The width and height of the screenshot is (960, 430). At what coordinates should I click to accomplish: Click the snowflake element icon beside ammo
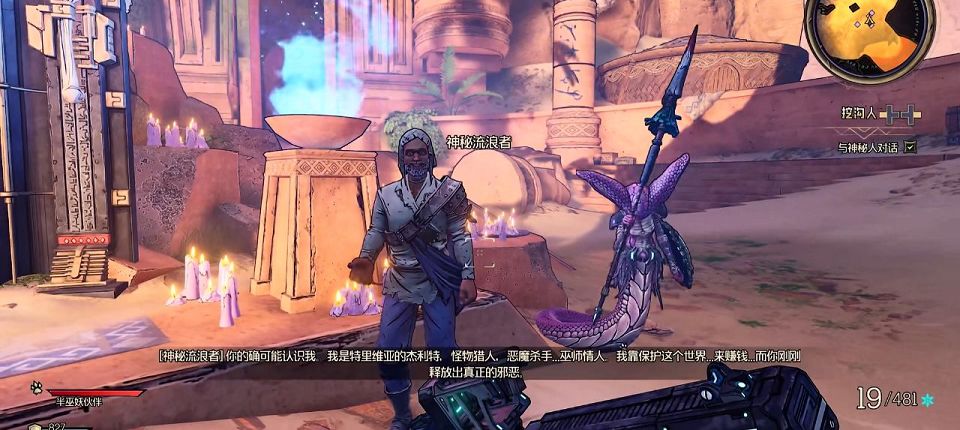point(927,400)
